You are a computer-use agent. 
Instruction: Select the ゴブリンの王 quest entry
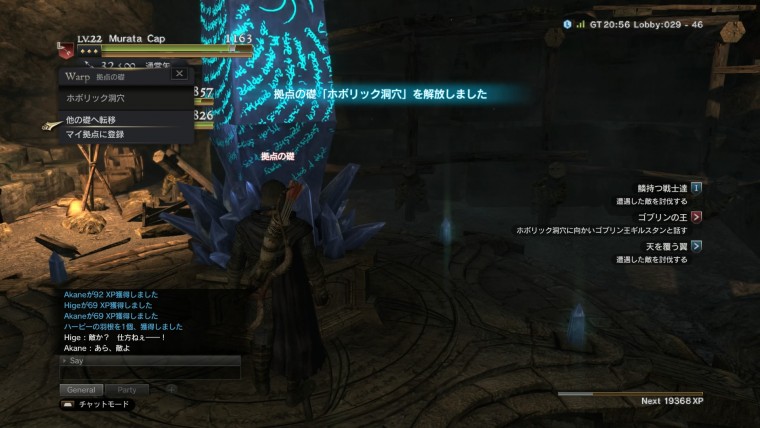click(662, 216)
